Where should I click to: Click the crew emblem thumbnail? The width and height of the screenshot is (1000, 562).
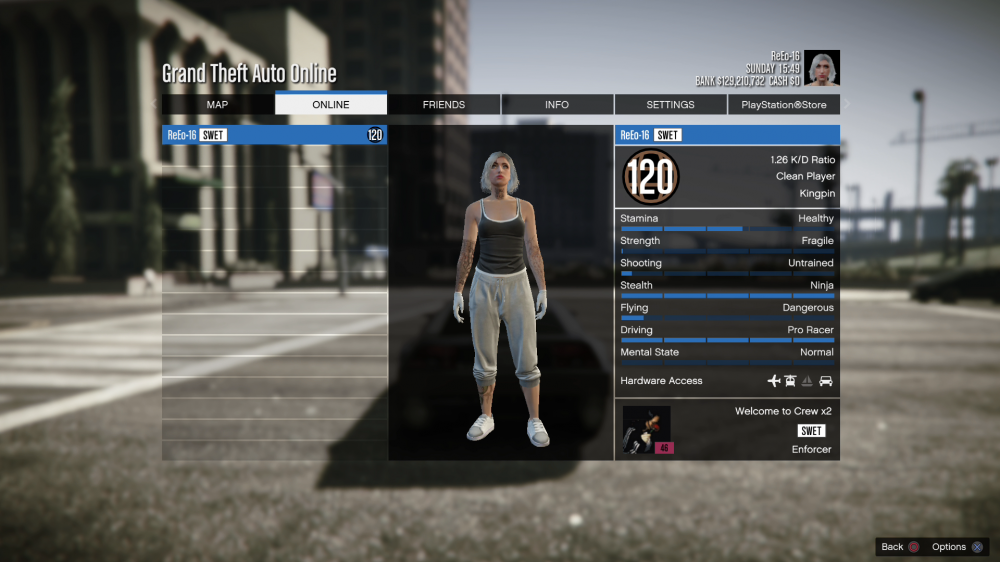click(x=647, y=430)
